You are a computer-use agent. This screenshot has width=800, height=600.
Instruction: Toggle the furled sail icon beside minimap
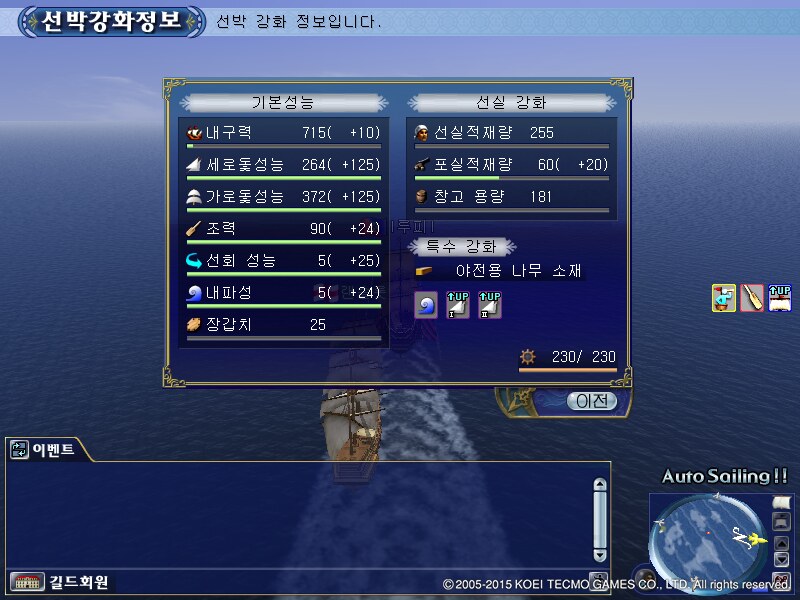tap(782, 501)
